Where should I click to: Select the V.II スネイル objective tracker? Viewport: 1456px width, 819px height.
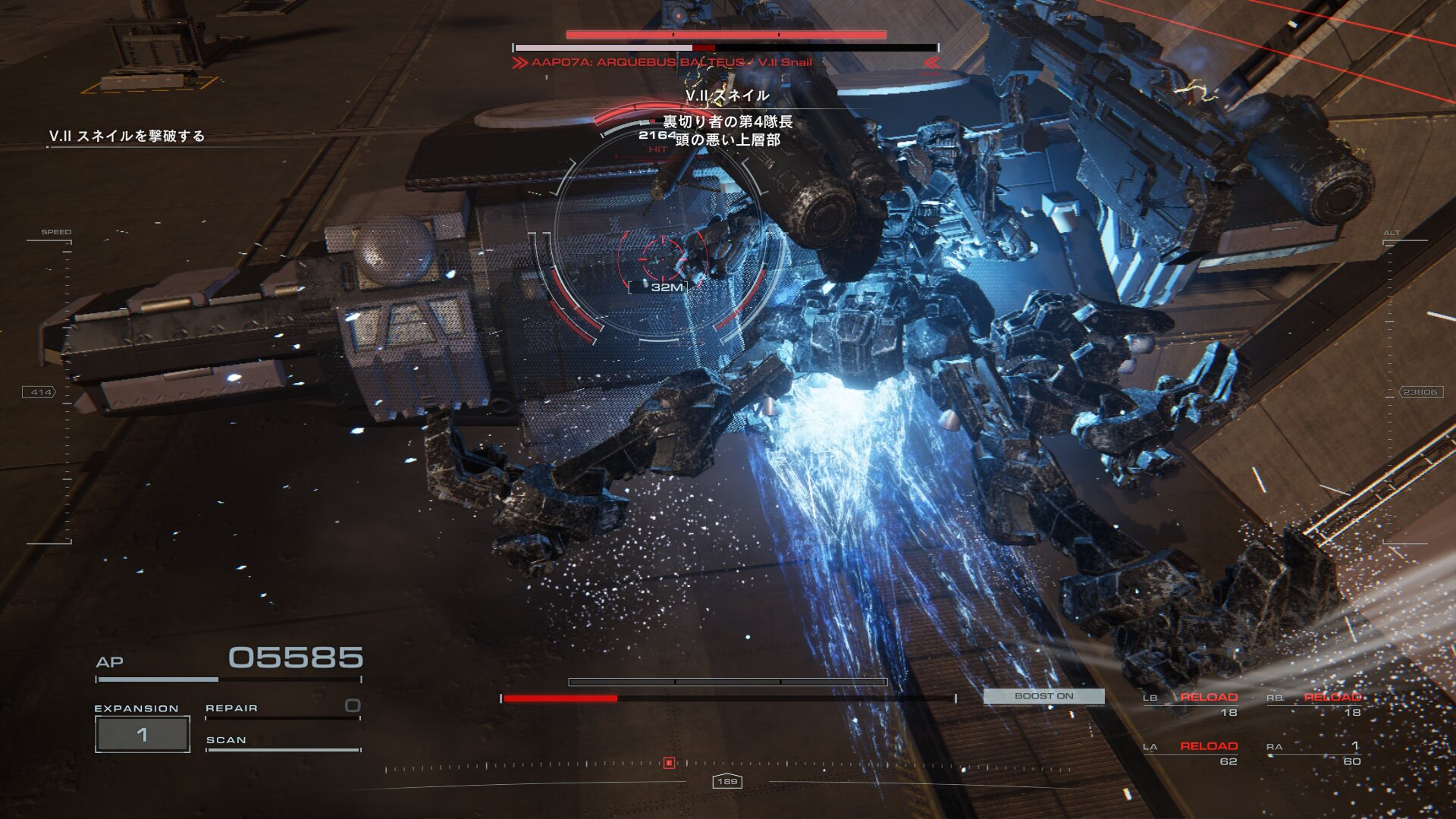(x=127, y=136)
